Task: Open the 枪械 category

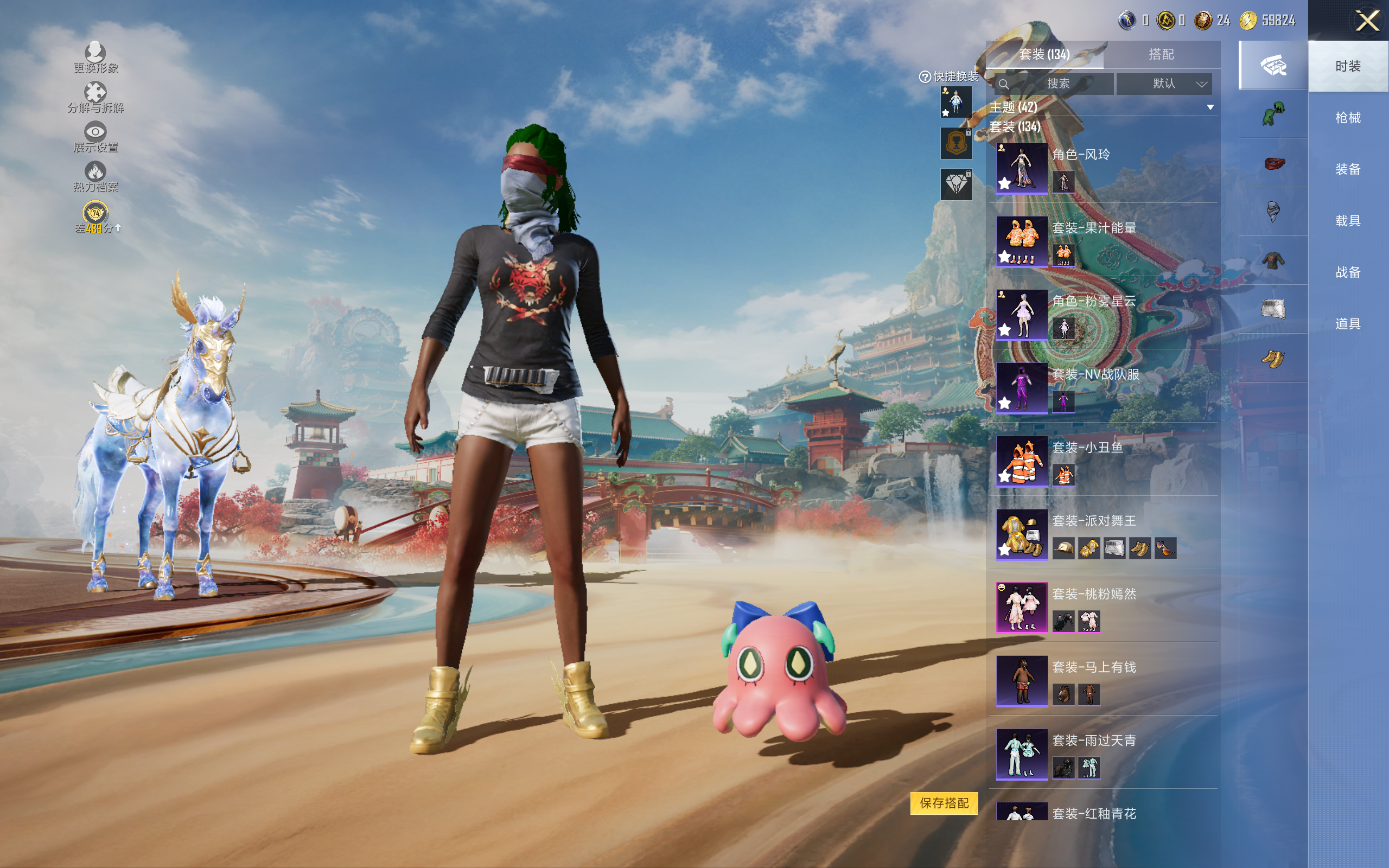Action: pos(1347,118)
